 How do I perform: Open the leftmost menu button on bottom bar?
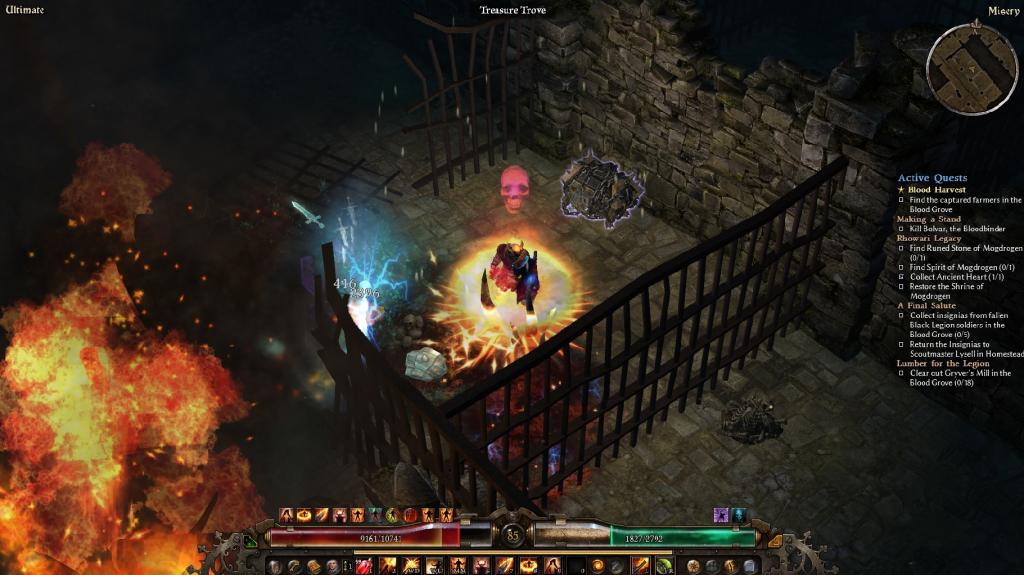(273, 566)
